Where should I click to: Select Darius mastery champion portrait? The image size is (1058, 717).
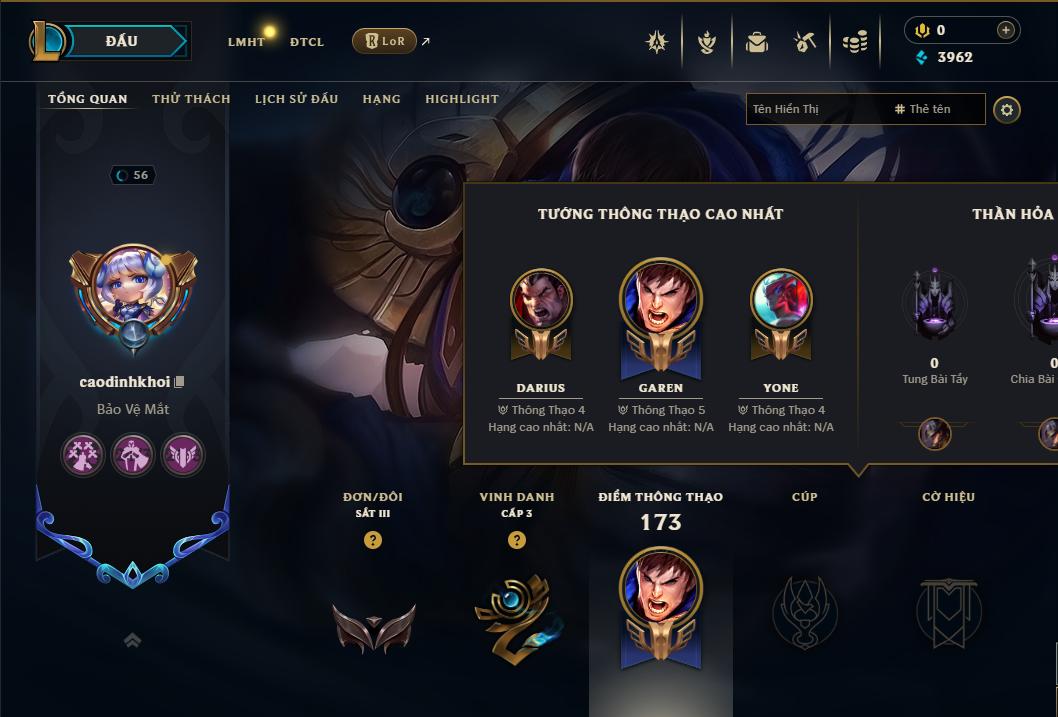click(541, 300)
